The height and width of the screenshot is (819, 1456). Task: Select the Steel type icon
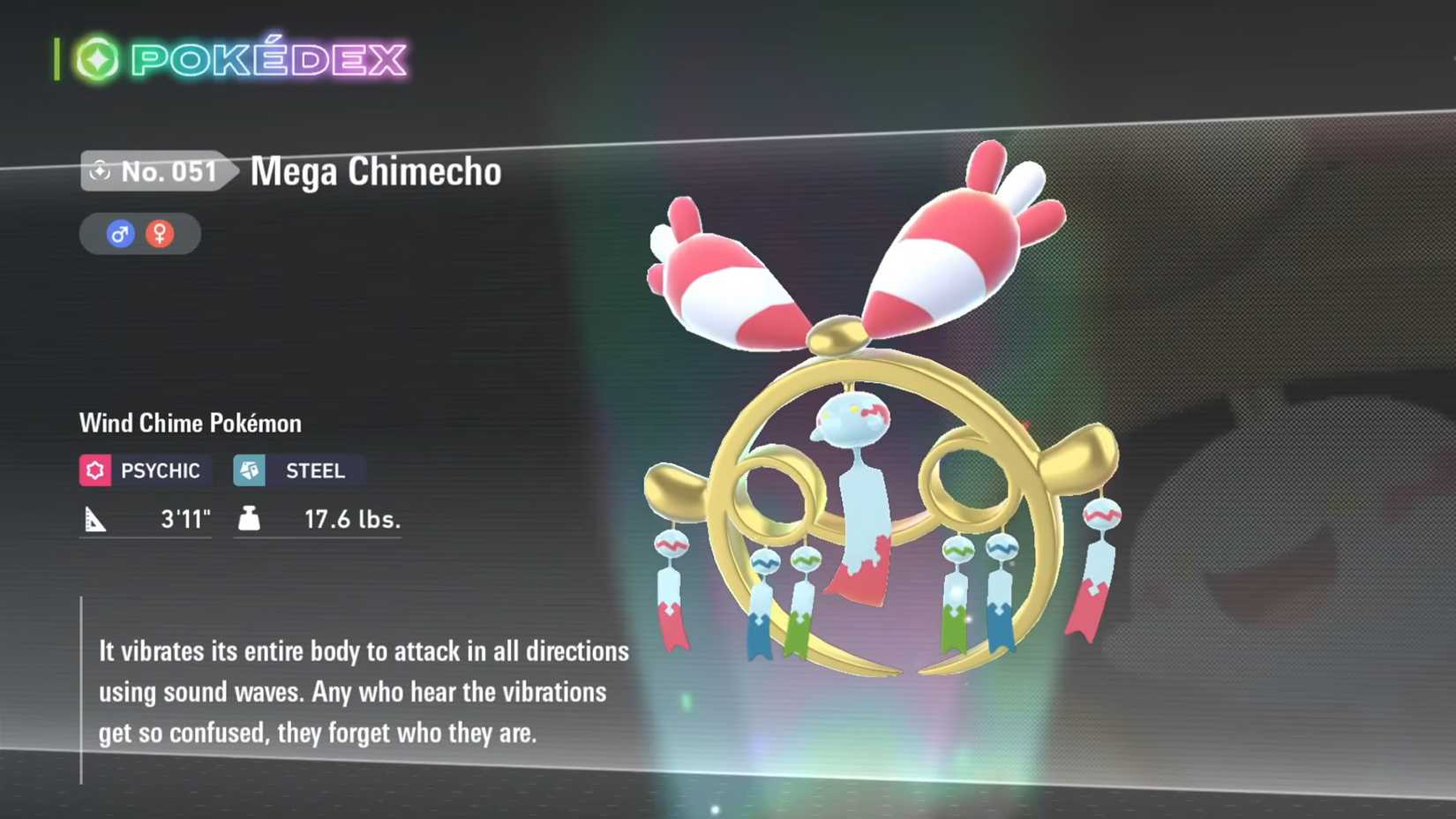(251, 470)
